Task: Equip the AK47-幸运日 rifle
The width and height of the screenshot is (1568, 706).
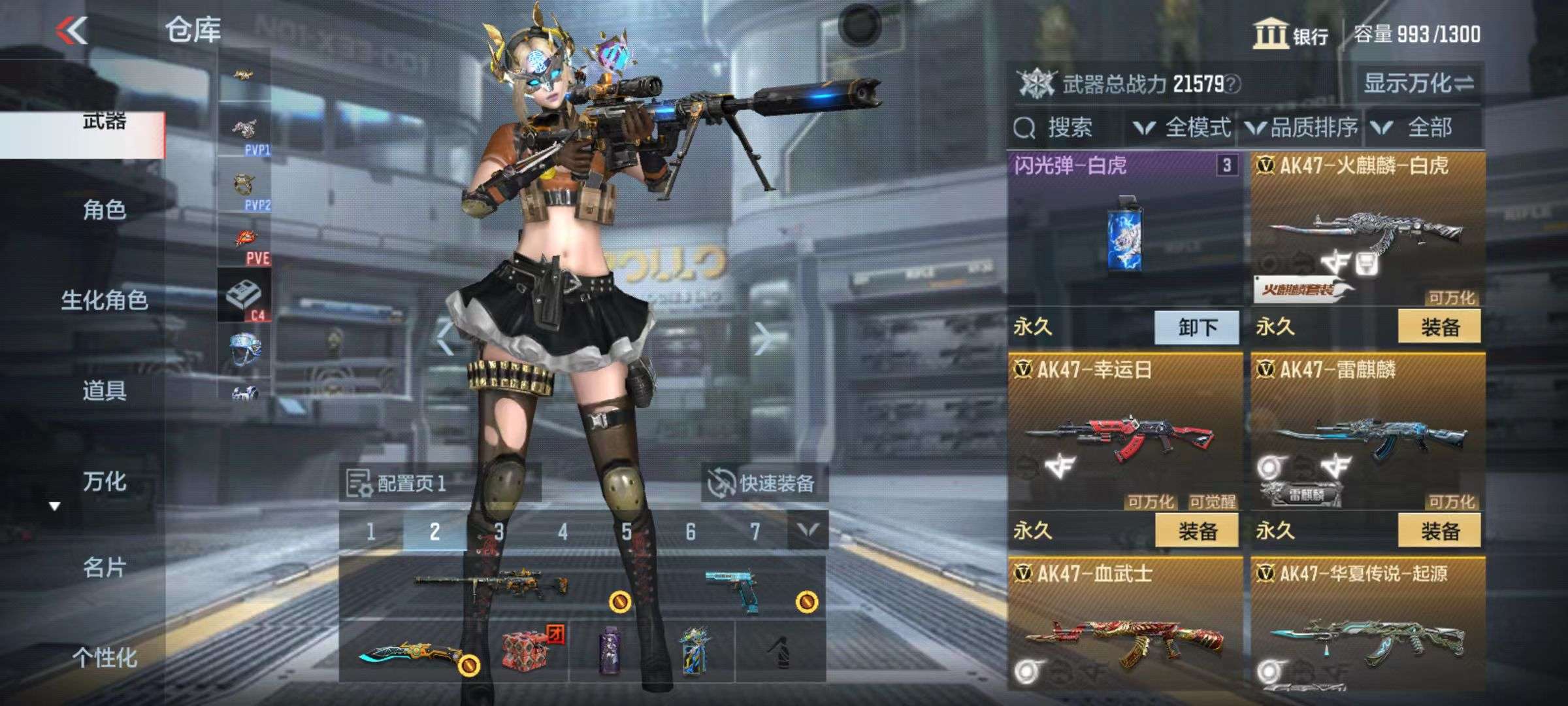Action: point(1196,531)
